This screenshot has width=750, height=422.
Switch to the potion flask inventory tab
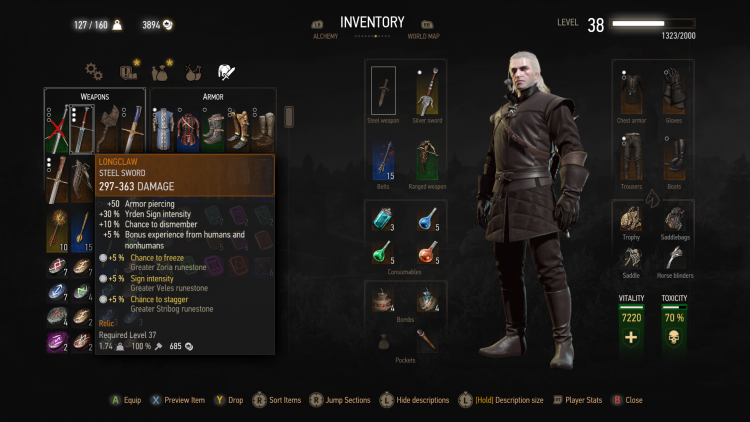click(x=160, y=71)
